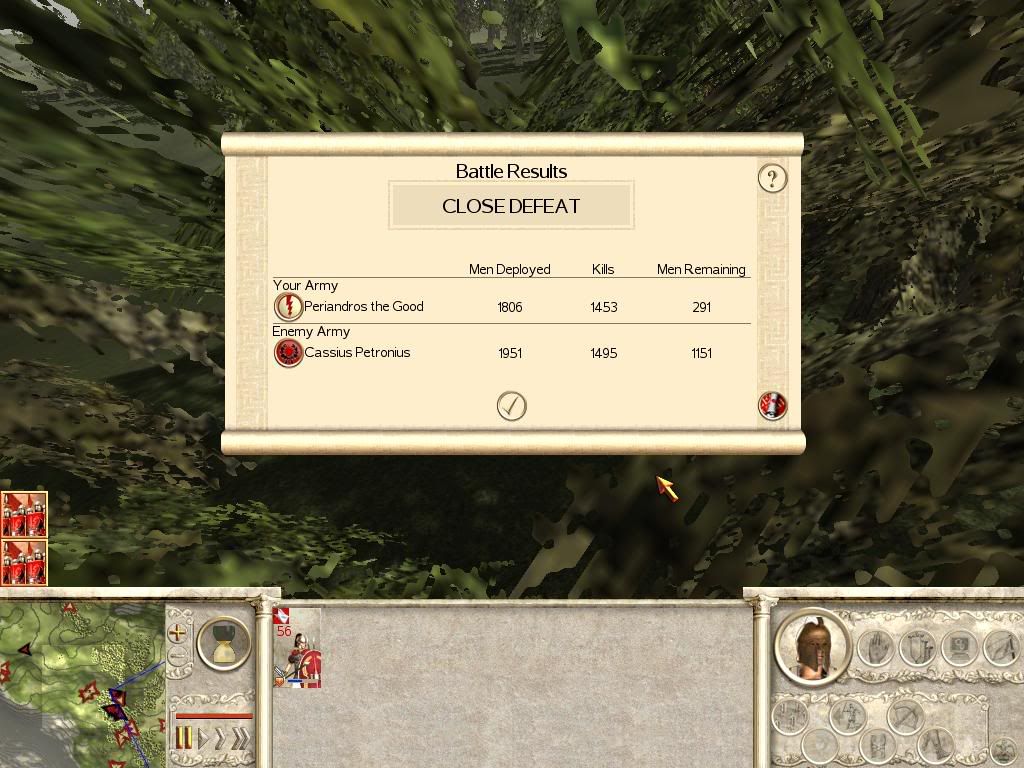
Task: Select Periandros the Good's faction emblem
Action: [x=288, y=307]
